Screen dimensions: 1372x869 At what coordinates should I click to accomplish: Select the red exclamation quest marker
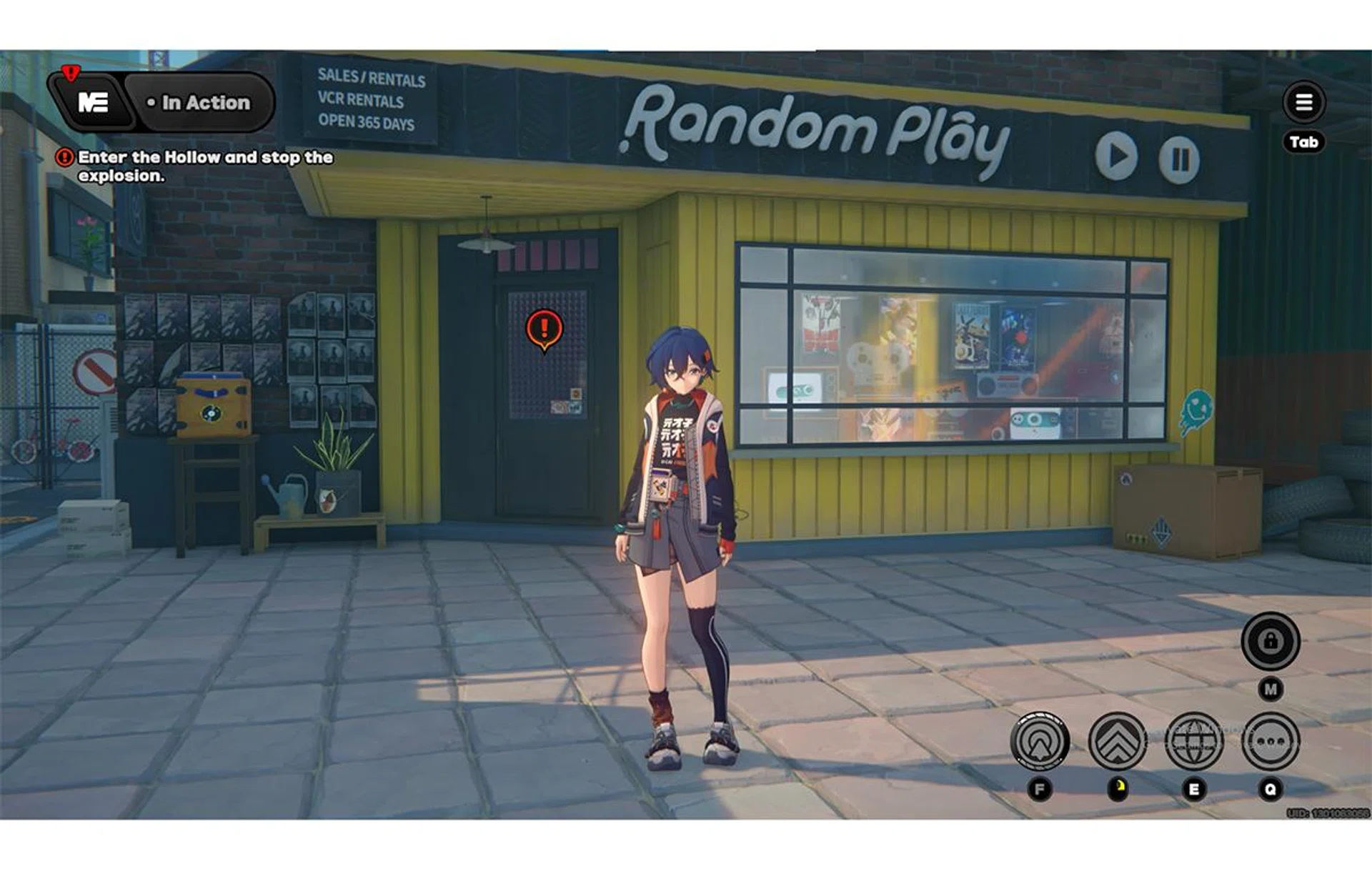[545, 329]
